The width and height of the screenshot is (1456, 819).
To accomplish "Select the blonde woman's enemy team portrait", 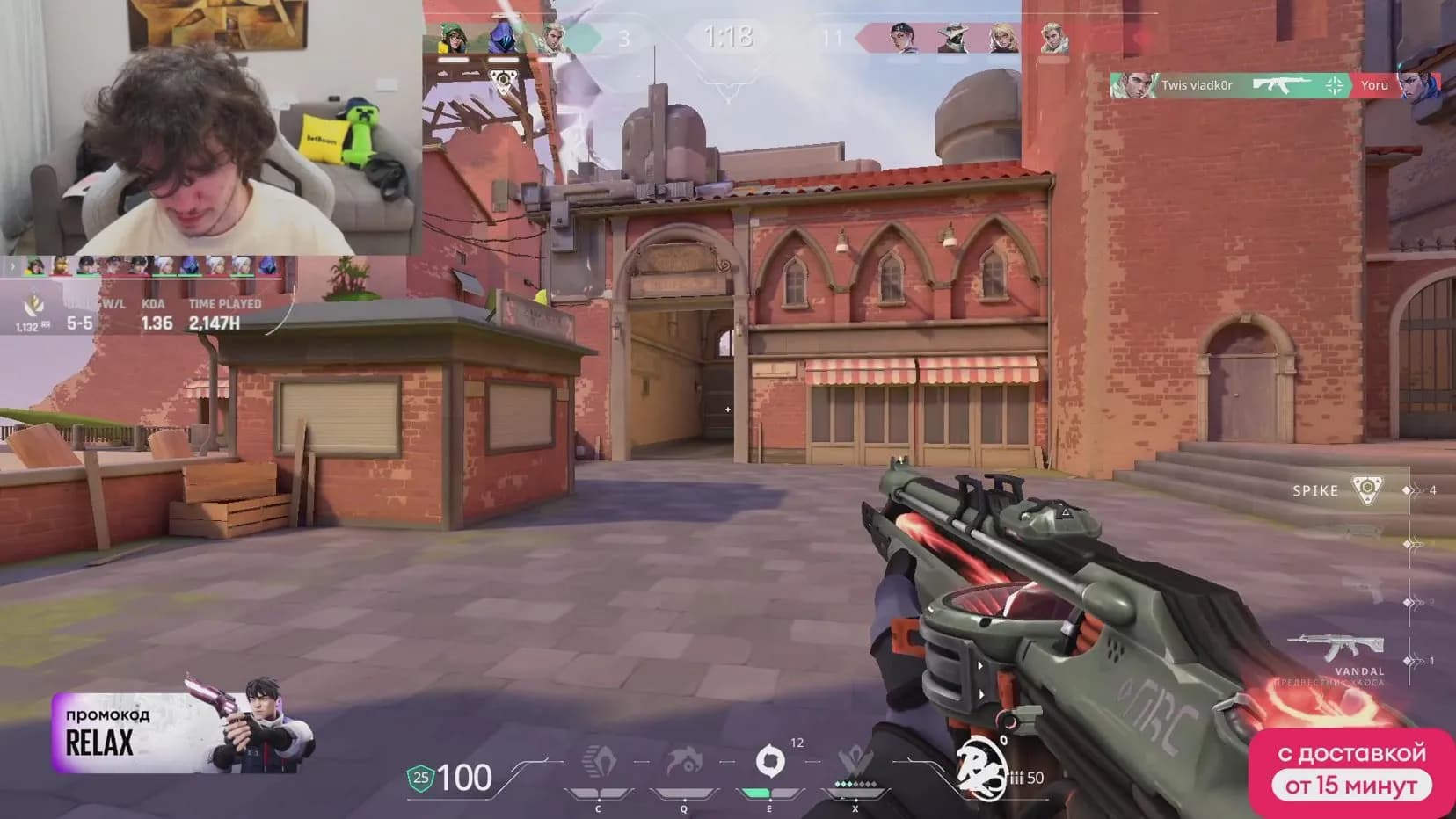I will (x=1002, y=39).
